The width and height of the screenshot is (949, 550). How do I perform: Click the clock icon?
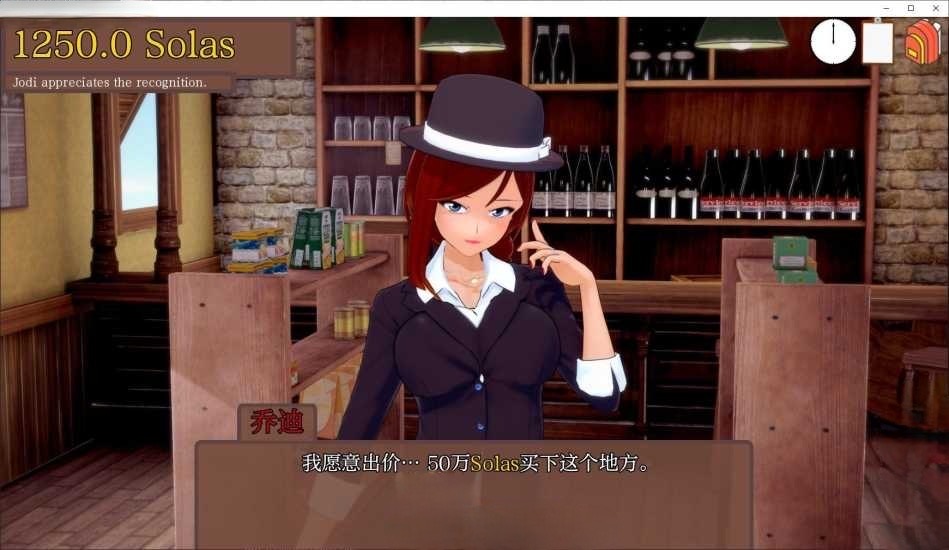(832, 42)
